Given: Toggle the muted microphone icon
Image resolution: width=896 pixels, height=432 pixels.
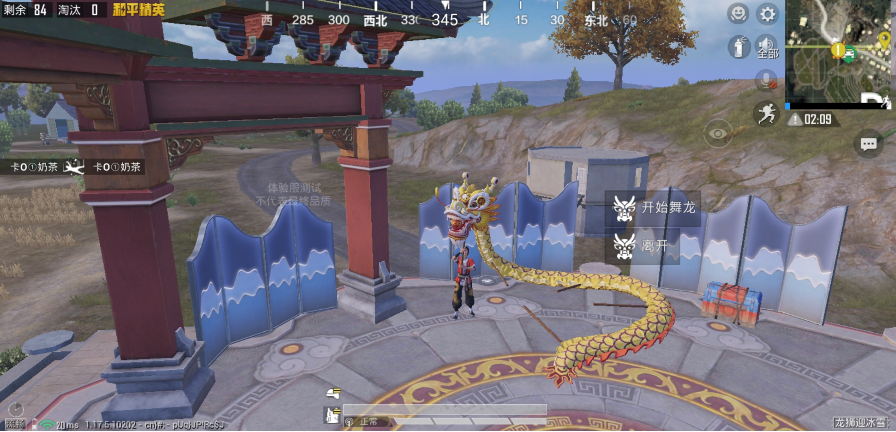Looking at the screenshot, I should [x=767, y=79].
